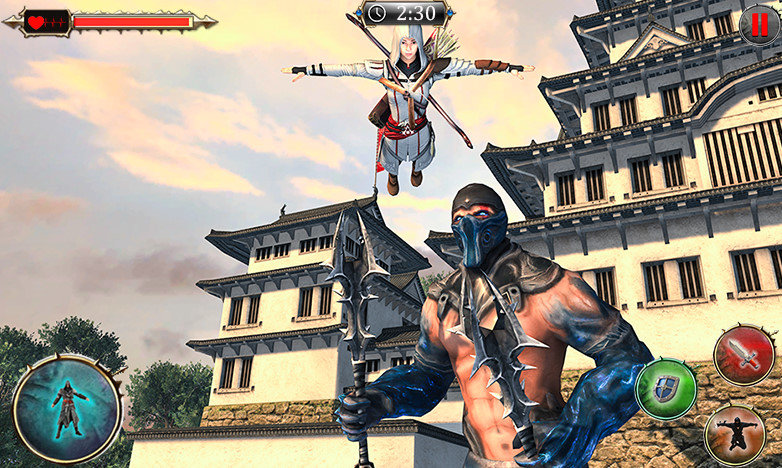The width and height of the screenshot is (782, 468).
Task: Tap the red sword attack button
Action: [744, 356]
